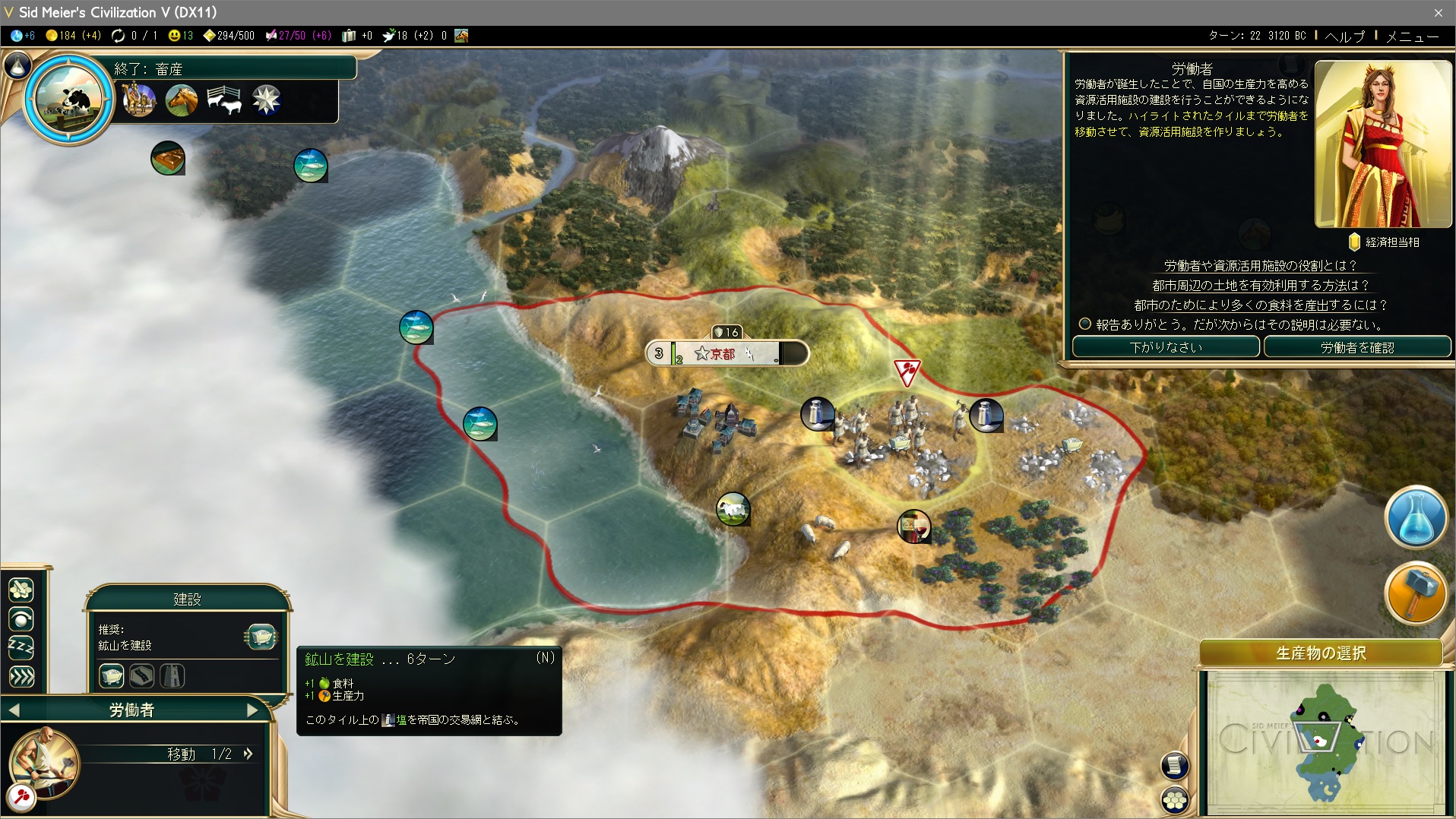Open the 都市周辺の土地を有効利用する方法は？ question
This screenshot has height=819, width=1456.
1260,286
